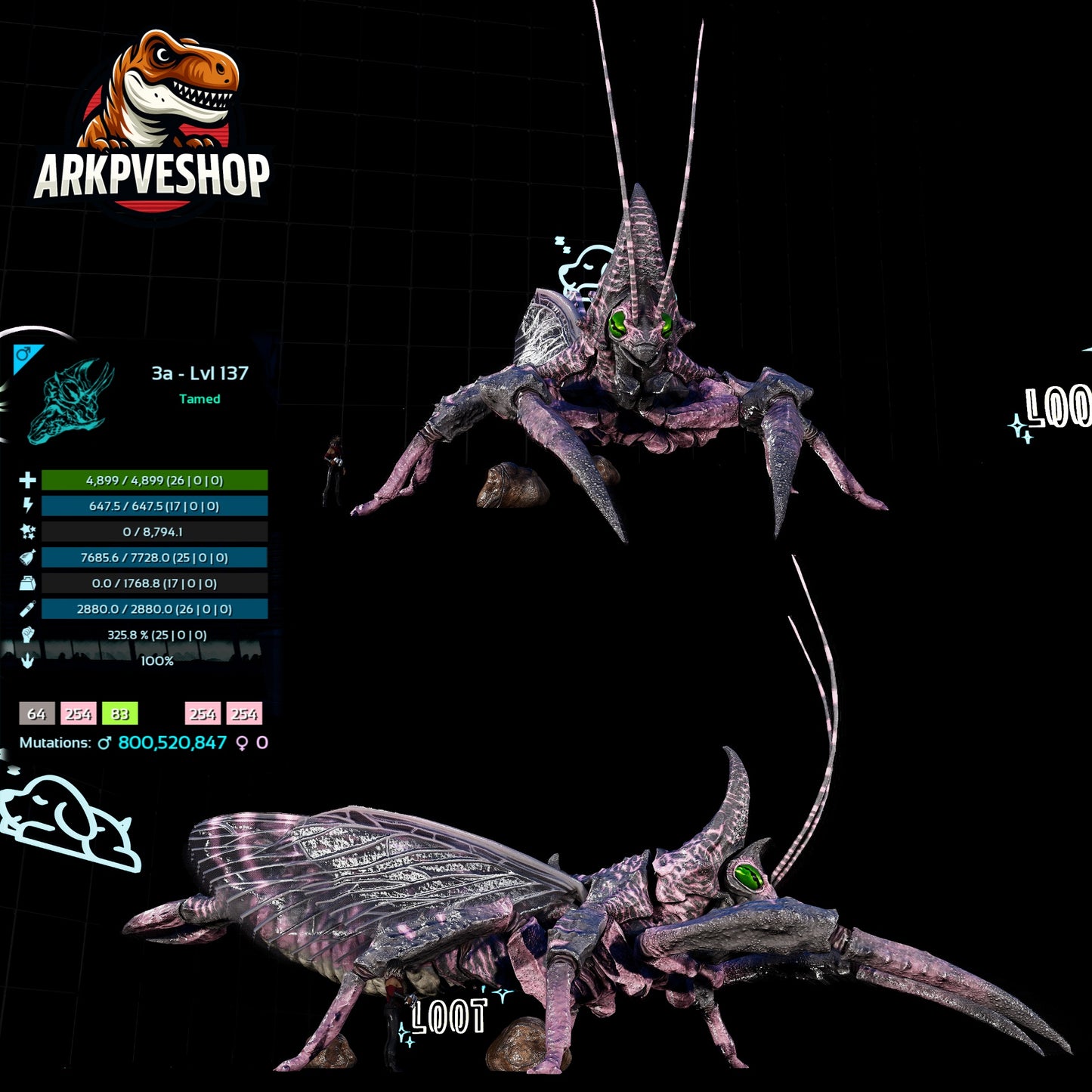Click the Movement Speed footprint icon
This screenshot has width=1092, height=1092.
pyautogui.click(x=26, y=659)
